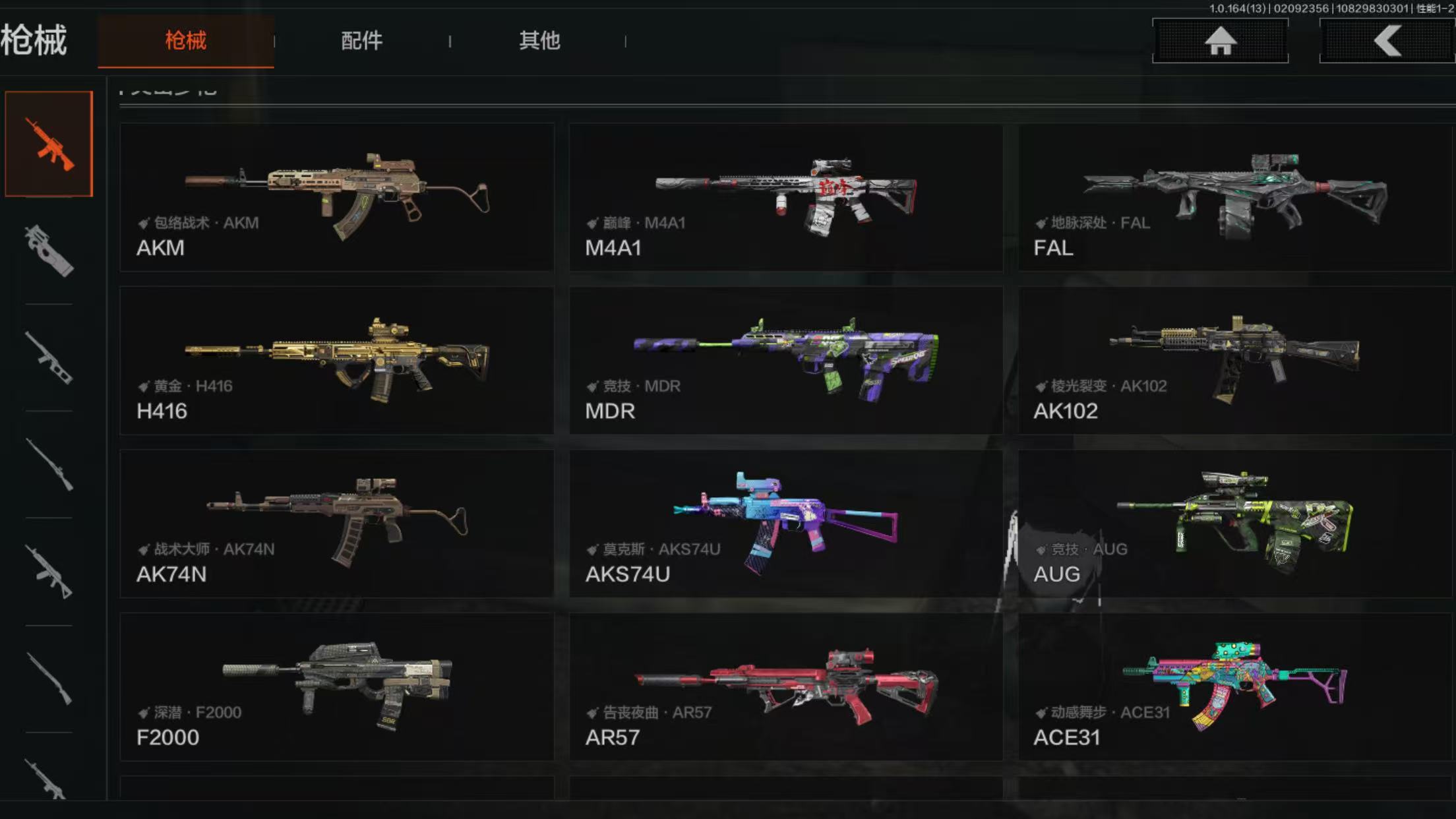This screenshot has width=1456, height=819.
Task: Select the P90 submachine gun category
Action: click(49, 251)
